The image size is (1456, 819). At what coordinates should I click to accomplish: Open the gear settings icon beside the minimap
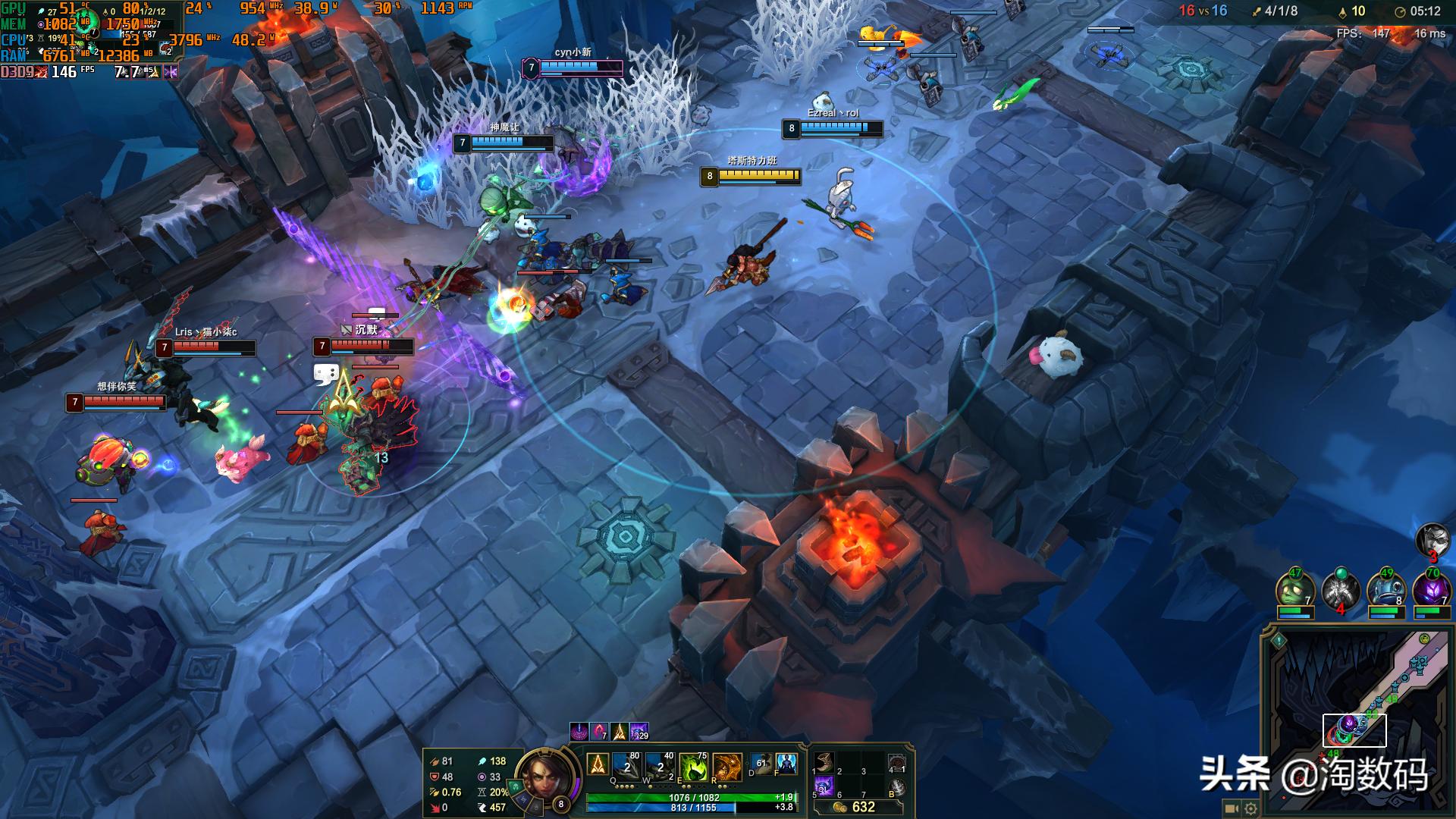tap(1250, 809)
